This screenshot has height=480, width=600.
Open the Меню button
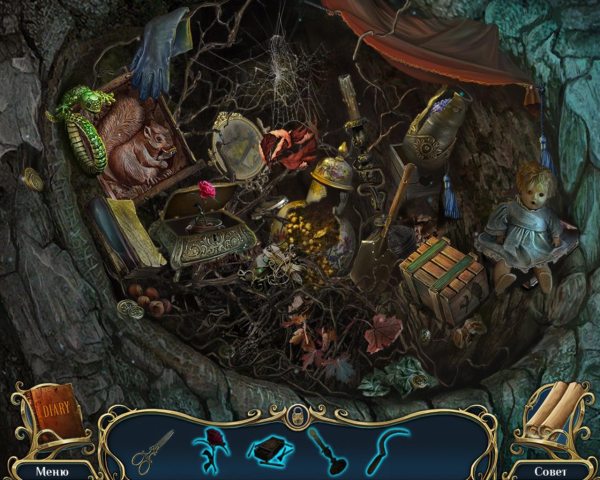(x=51, y=469)
